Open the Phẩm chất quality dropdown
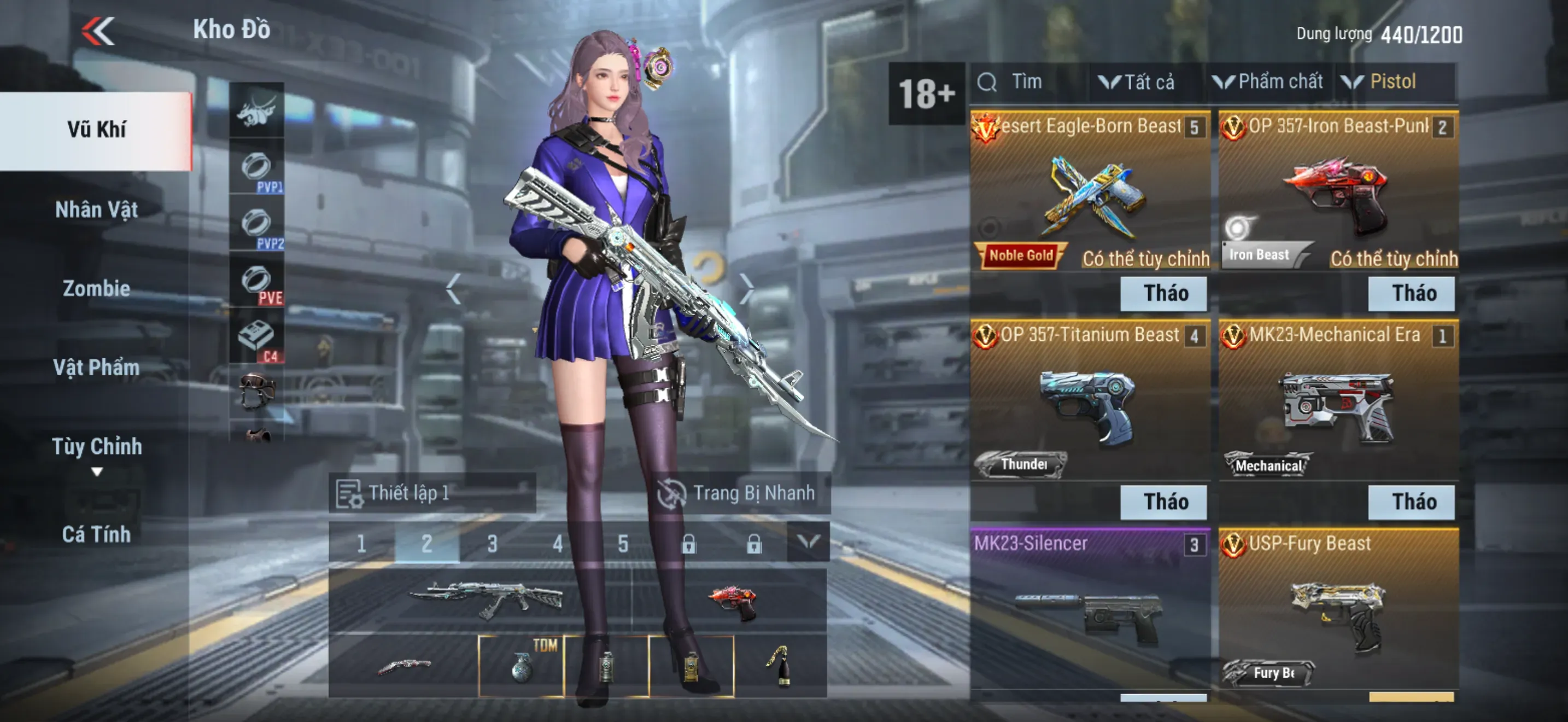The image size is (1568, 722). 1268,82
